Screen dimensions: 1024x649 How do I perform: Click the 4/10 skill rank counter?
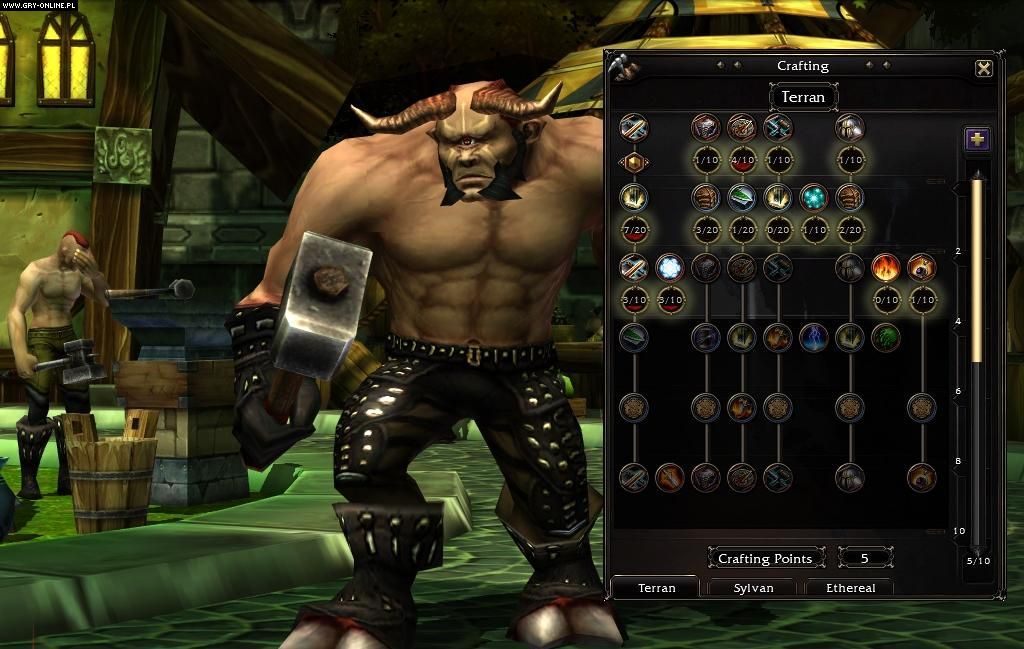(742, 161)
